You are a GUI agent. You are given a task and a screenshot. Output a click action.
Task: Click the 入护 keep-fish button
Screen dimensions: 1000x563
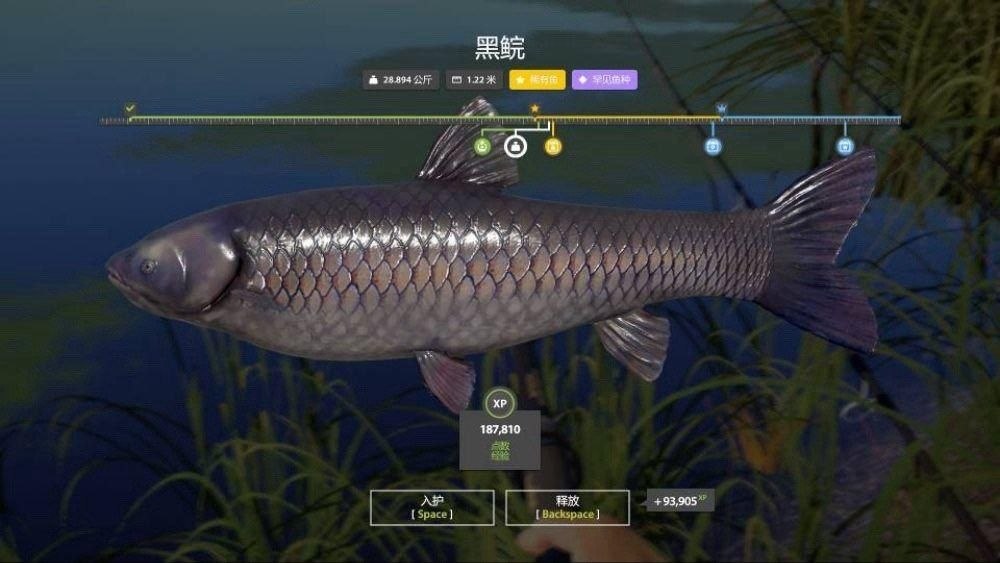(x=431, y=507)
